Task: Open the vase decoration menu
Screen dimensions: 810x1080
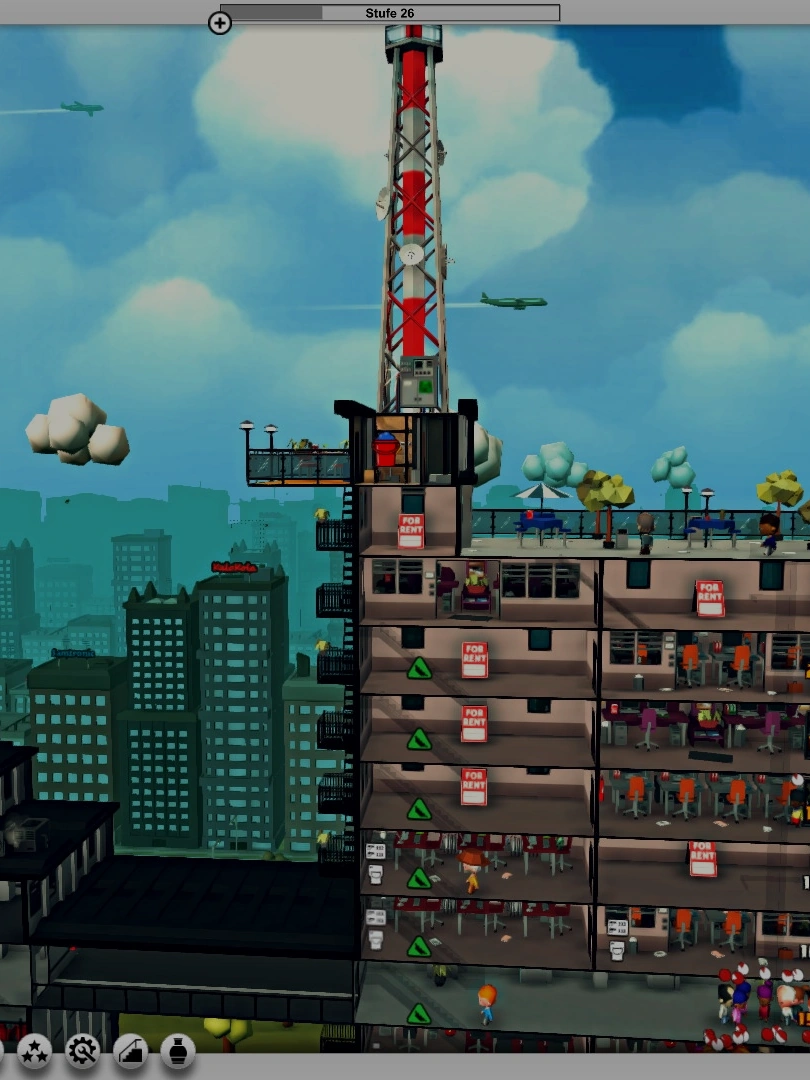Action: click(178, 1051)
